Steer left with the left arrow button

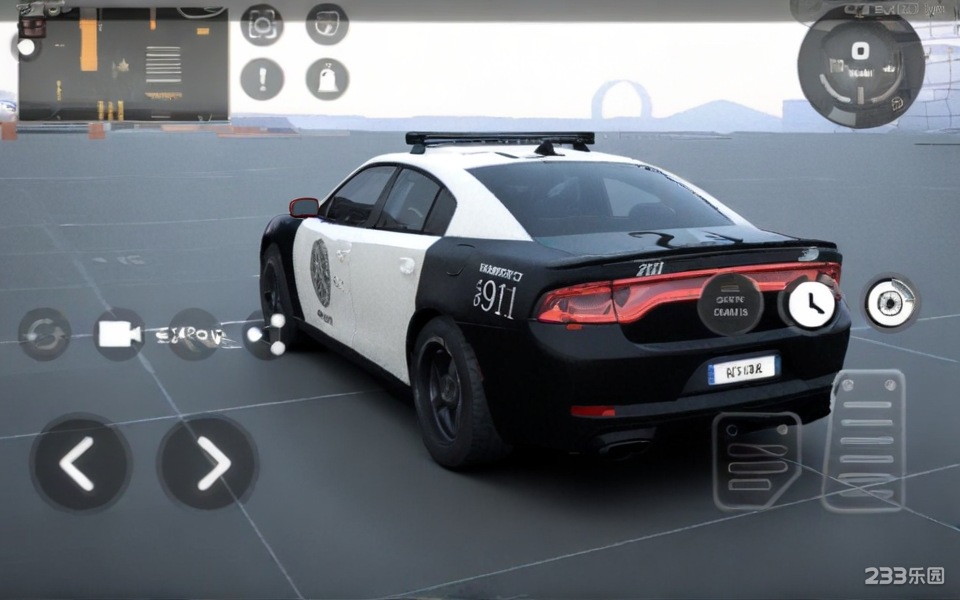pyautogui.click(x=80, y=463)
